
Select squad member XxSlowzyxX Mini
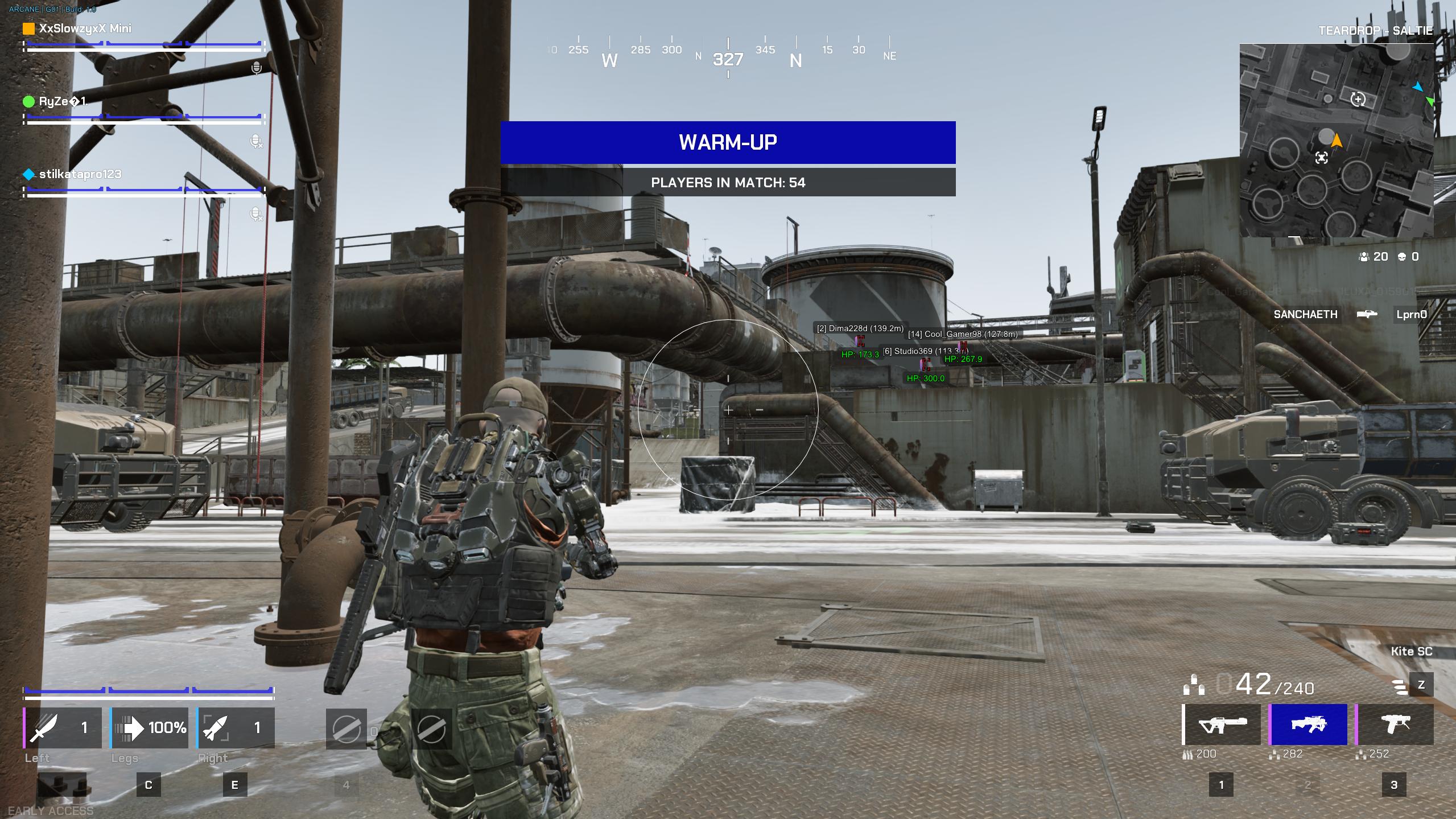coord(85,28)
